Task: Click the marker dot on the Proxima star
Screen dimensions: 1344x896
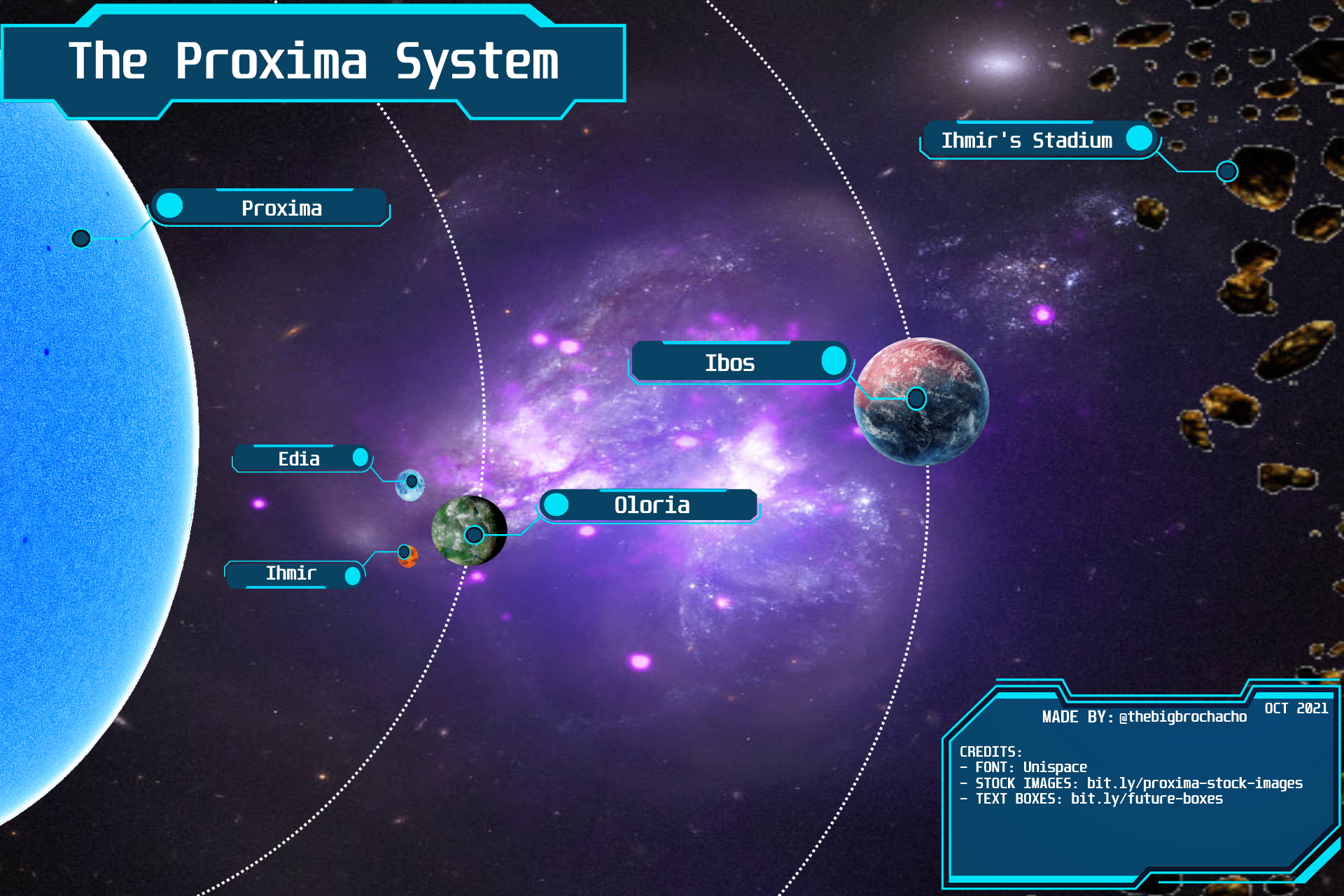Action: pos(81,239)
